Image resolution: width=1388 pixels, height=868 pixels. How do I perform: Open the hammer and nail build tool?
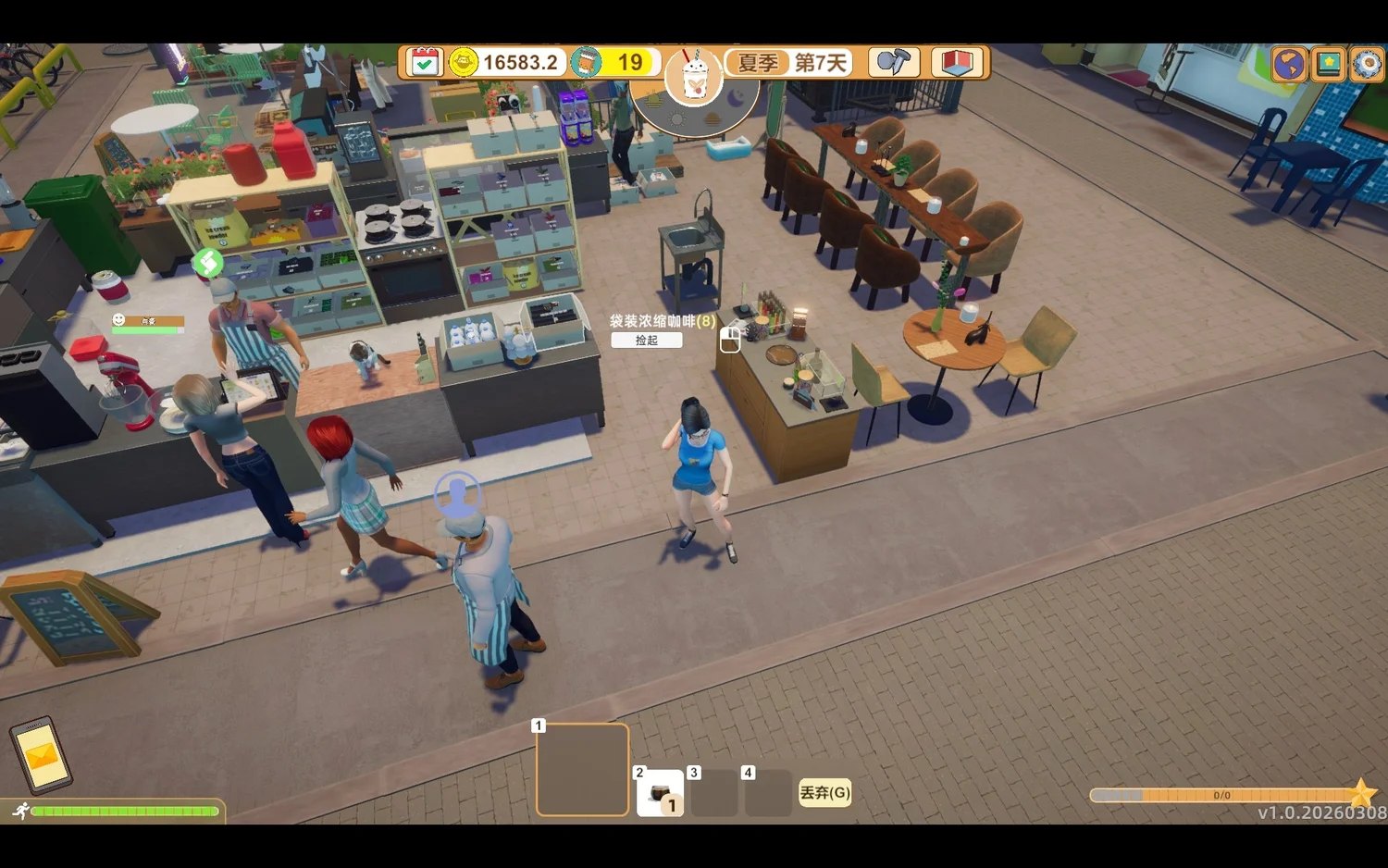(x=893, y=63)
